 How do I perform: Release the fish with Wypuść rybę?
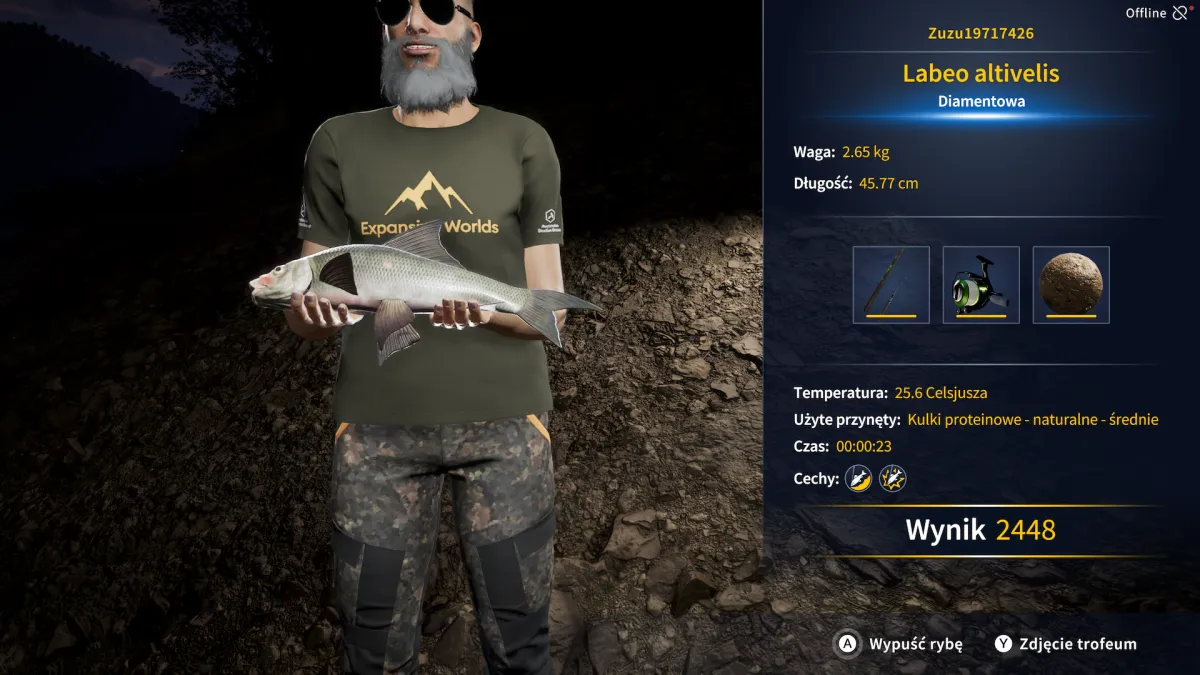pos(900,644)
